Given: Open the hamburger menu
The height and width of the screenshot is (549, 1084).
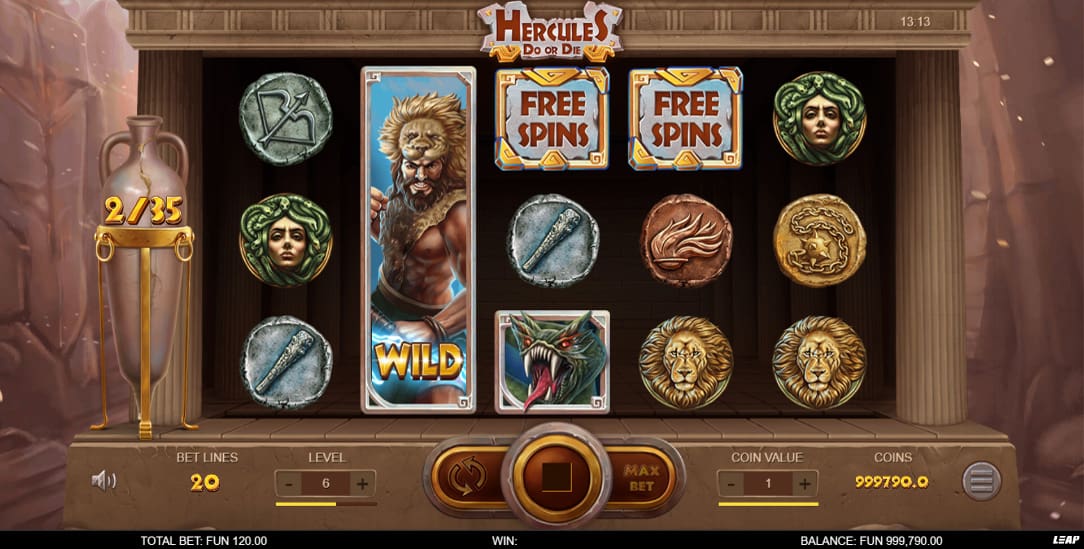Looking at the screenshot, I should (x=981, y=481).
